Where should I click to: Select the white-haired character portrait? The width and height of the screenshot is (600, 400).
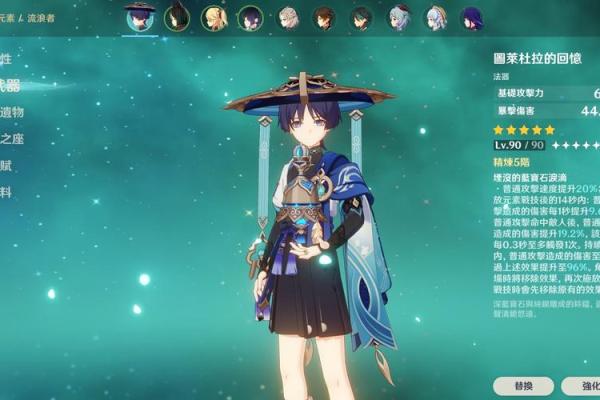[x=289, y=17]
